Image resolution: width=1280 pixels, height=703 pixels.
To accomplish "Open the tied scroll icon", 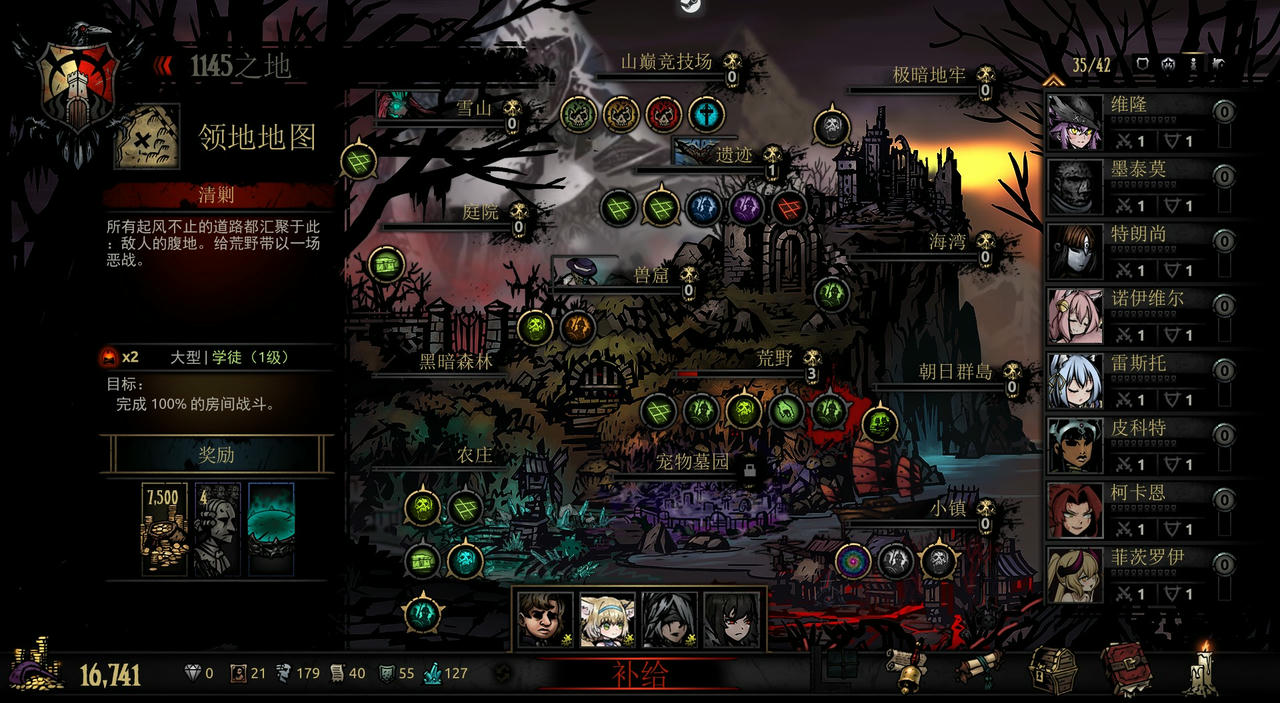I will [x=980, y=667].
